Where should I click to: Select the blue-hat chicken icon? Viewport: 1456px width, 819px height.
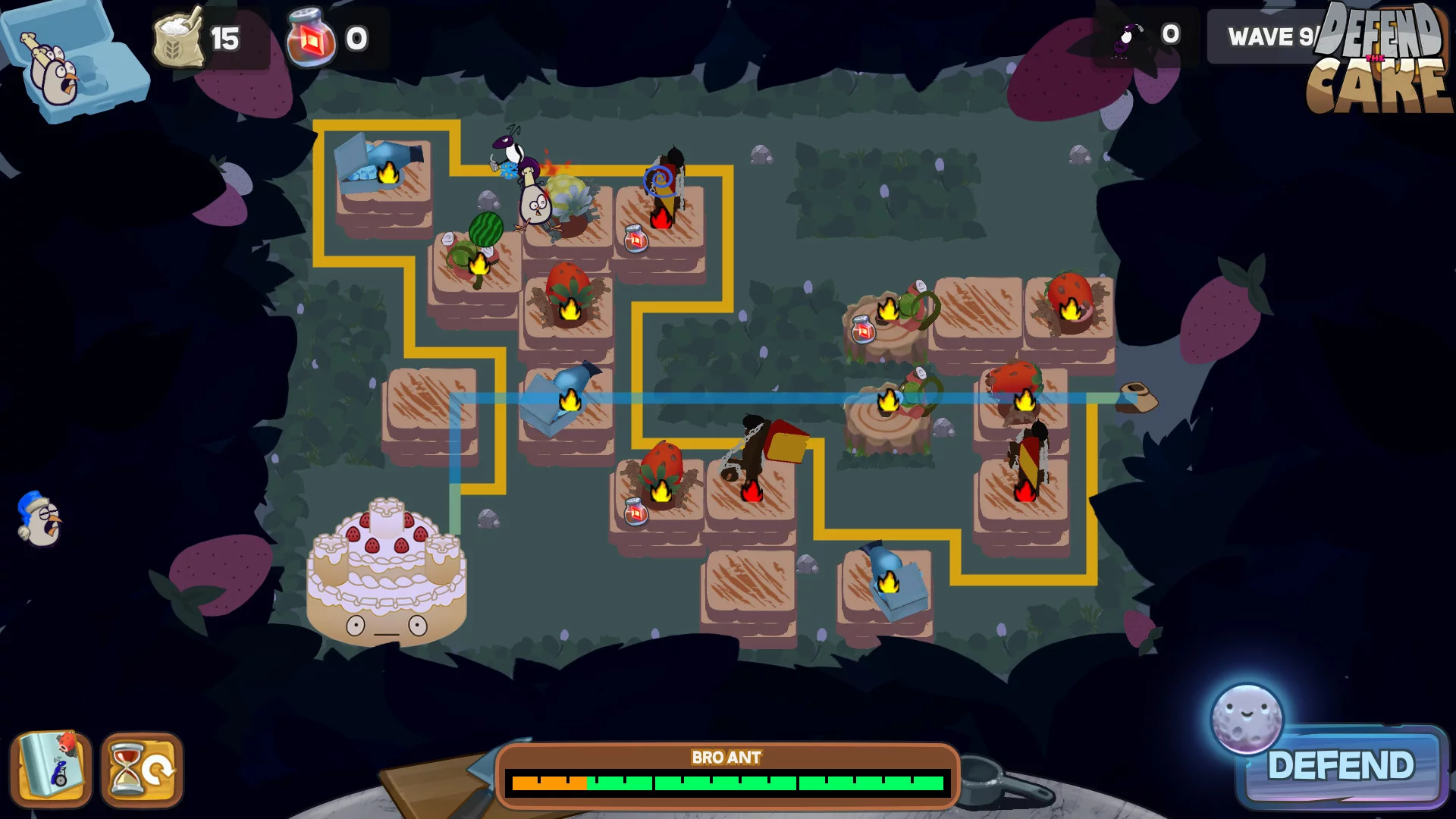coord(39,519)
